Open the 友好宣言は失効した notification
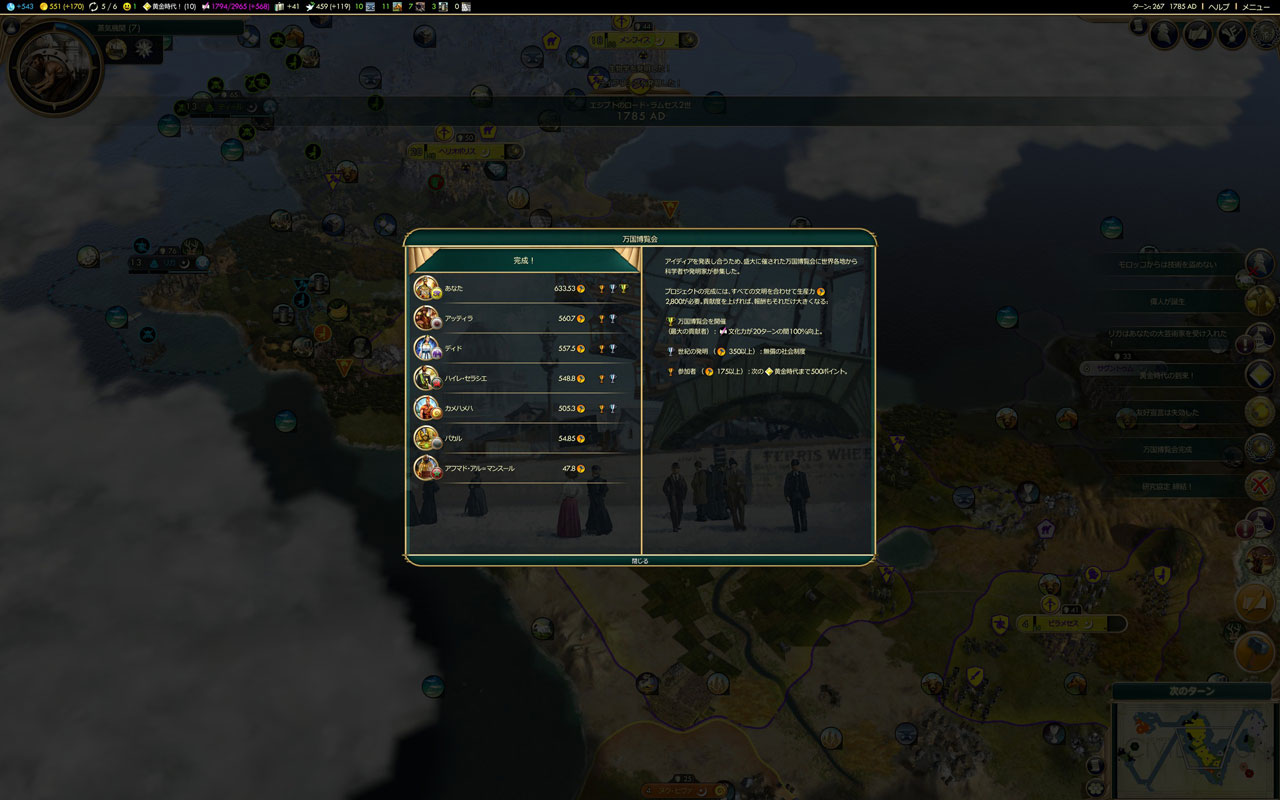1280x800 pixels. (1167, 413)
